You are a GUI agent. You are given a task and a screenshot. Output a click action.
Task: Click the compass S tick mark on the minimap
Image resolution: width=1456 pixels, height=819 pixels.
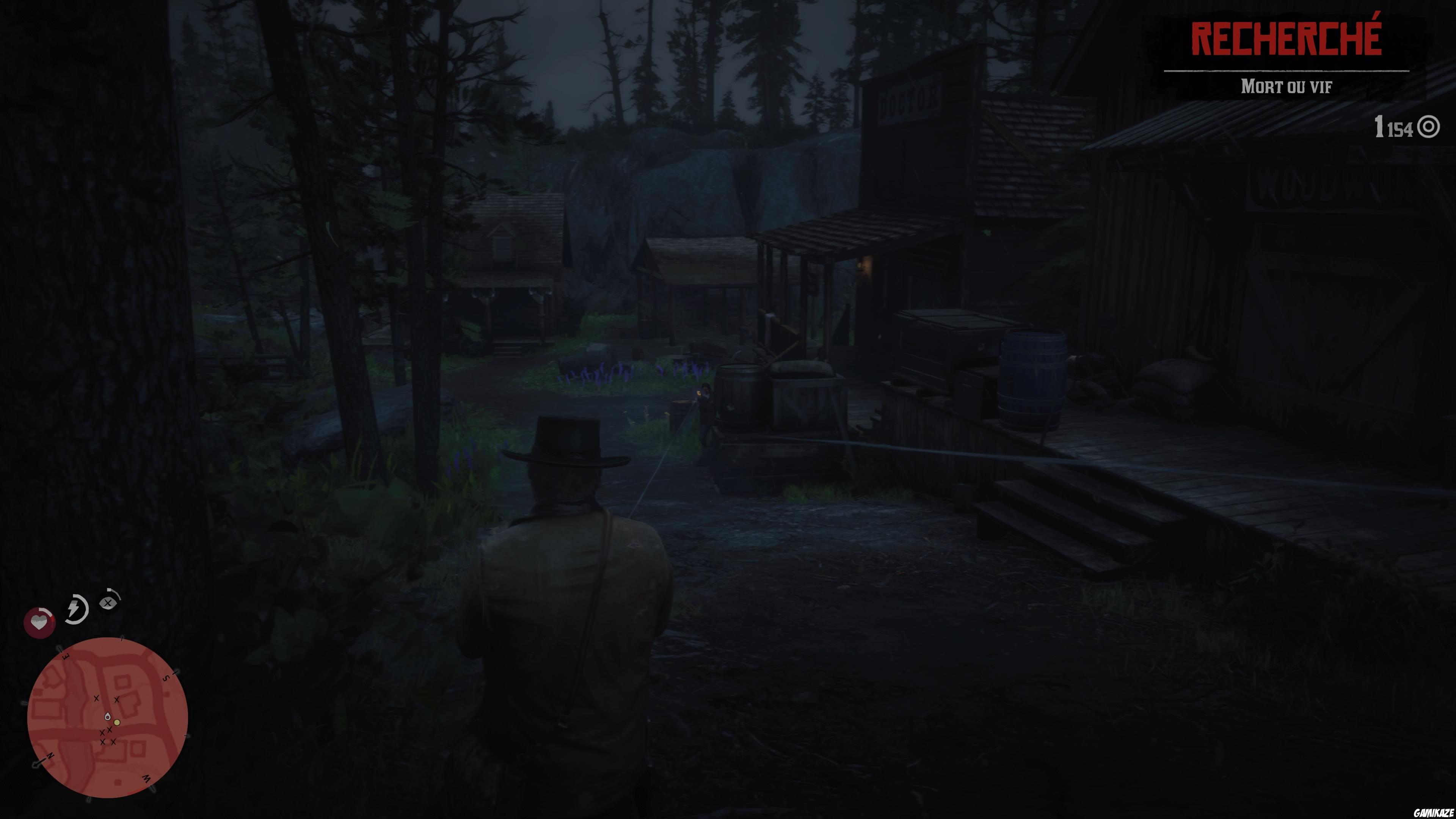(175, 673)
